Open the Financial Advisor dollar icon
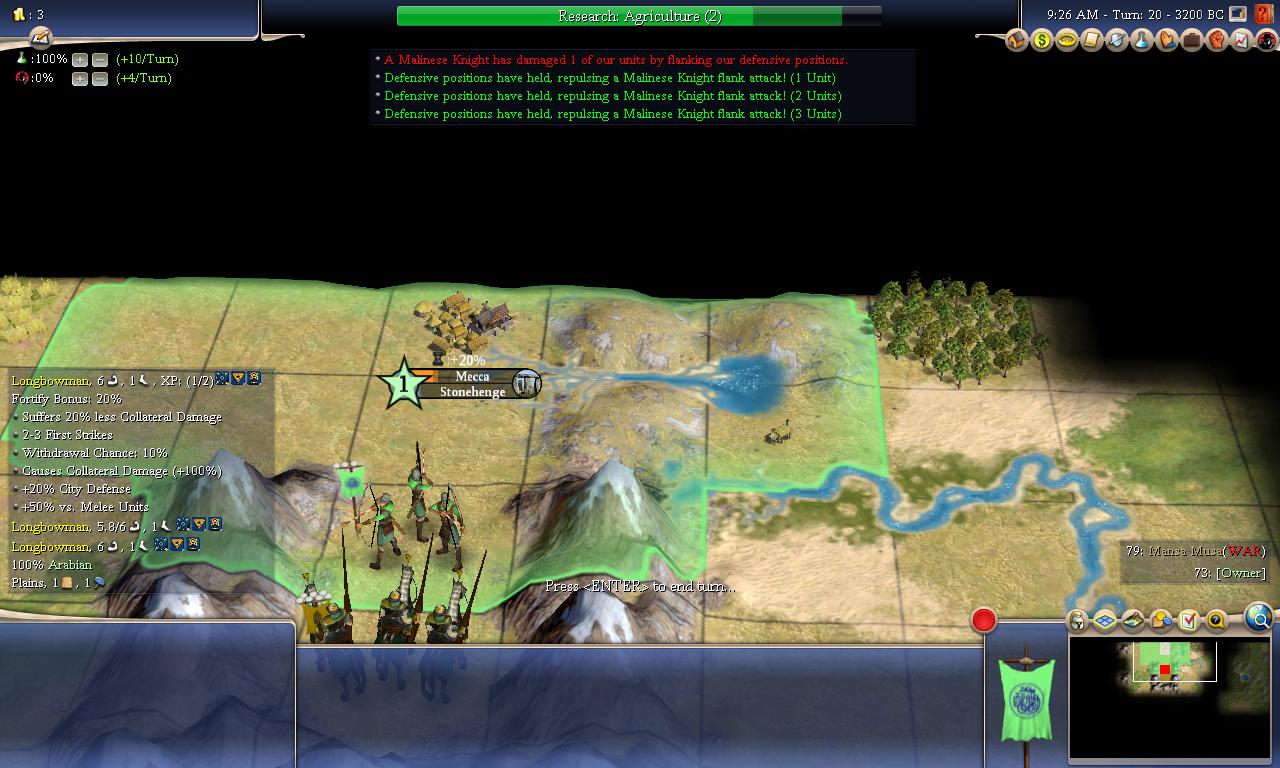The width and height of the screenshot is (1280, 768). pos(1042,41)
